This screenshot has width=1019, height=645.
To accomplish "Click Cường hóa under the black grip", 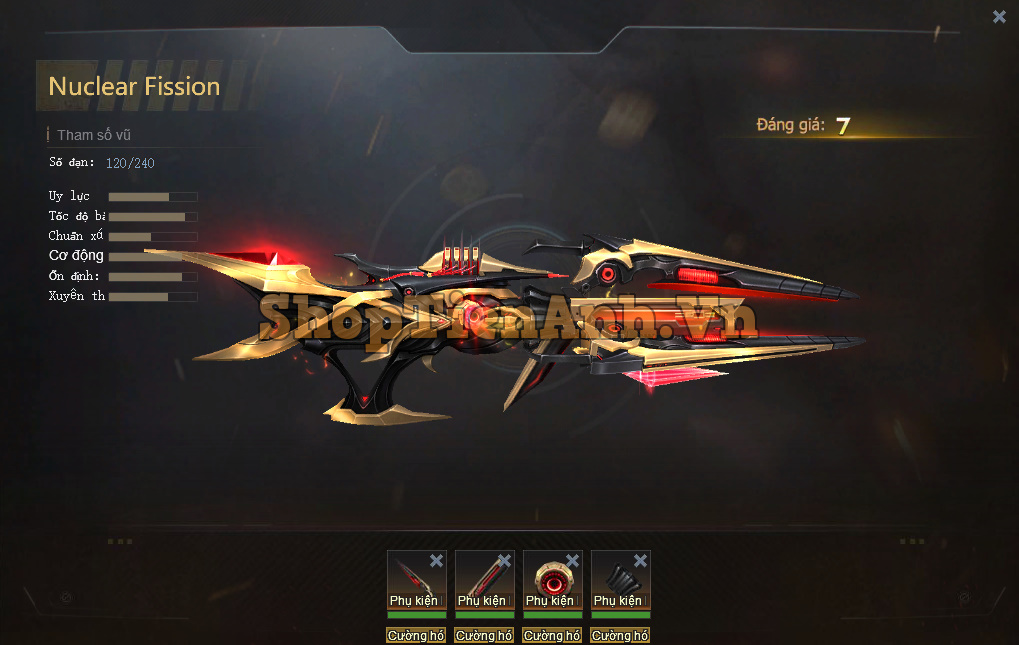I will click(620, 635).
